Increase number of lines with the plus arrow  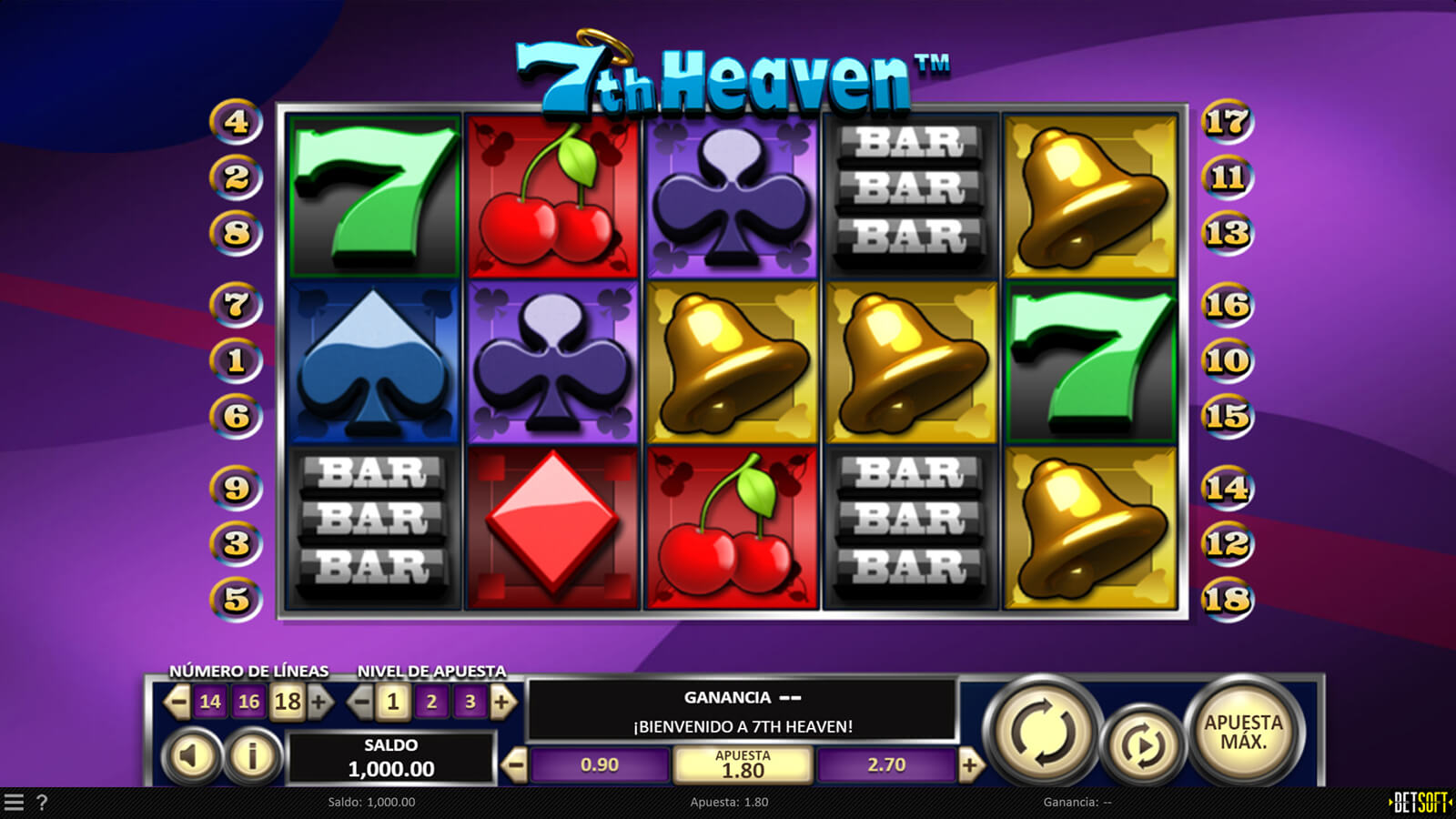tap(319, 702)
